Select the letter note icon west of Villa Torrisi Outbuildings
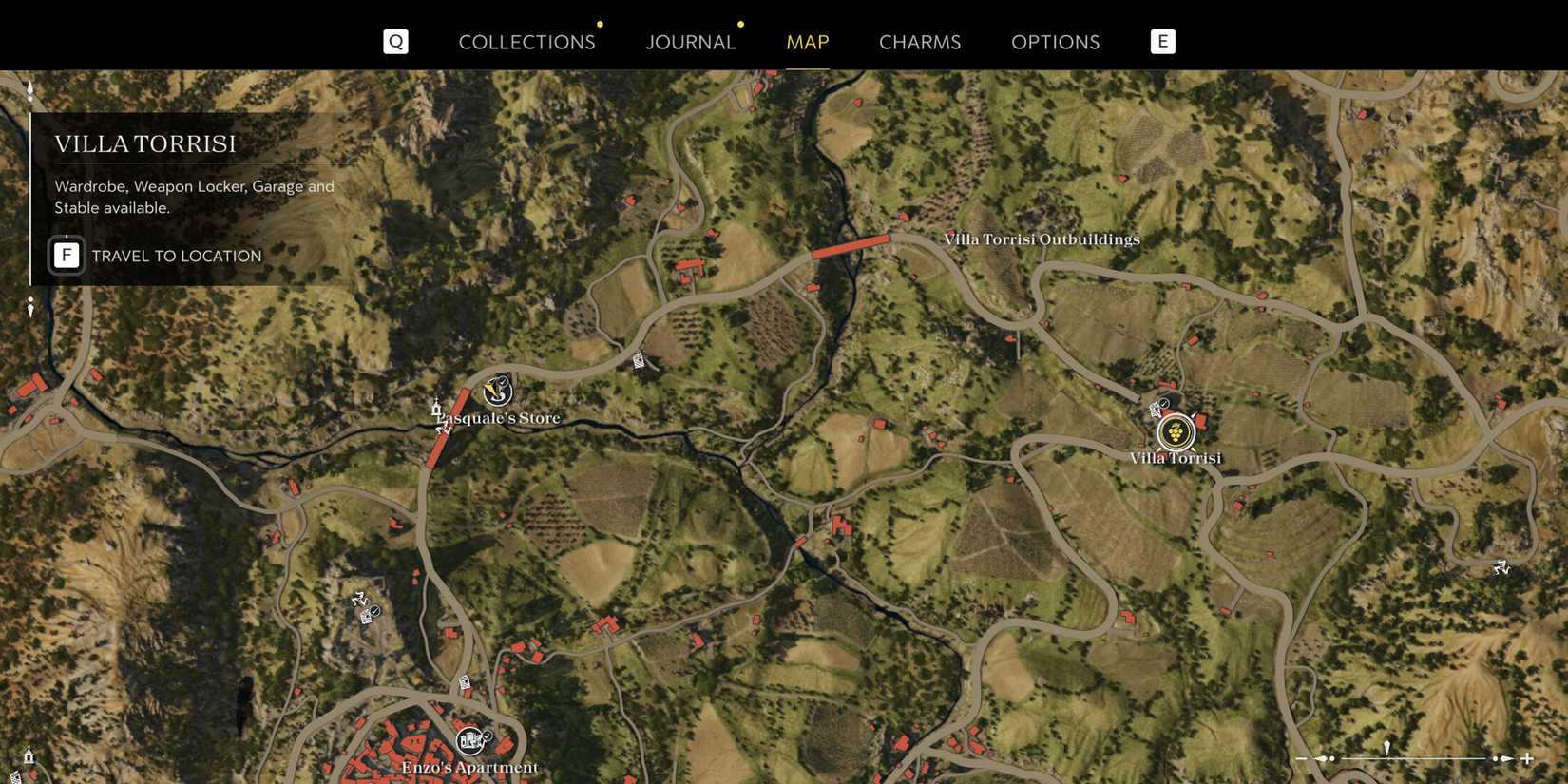 [637, 359]
